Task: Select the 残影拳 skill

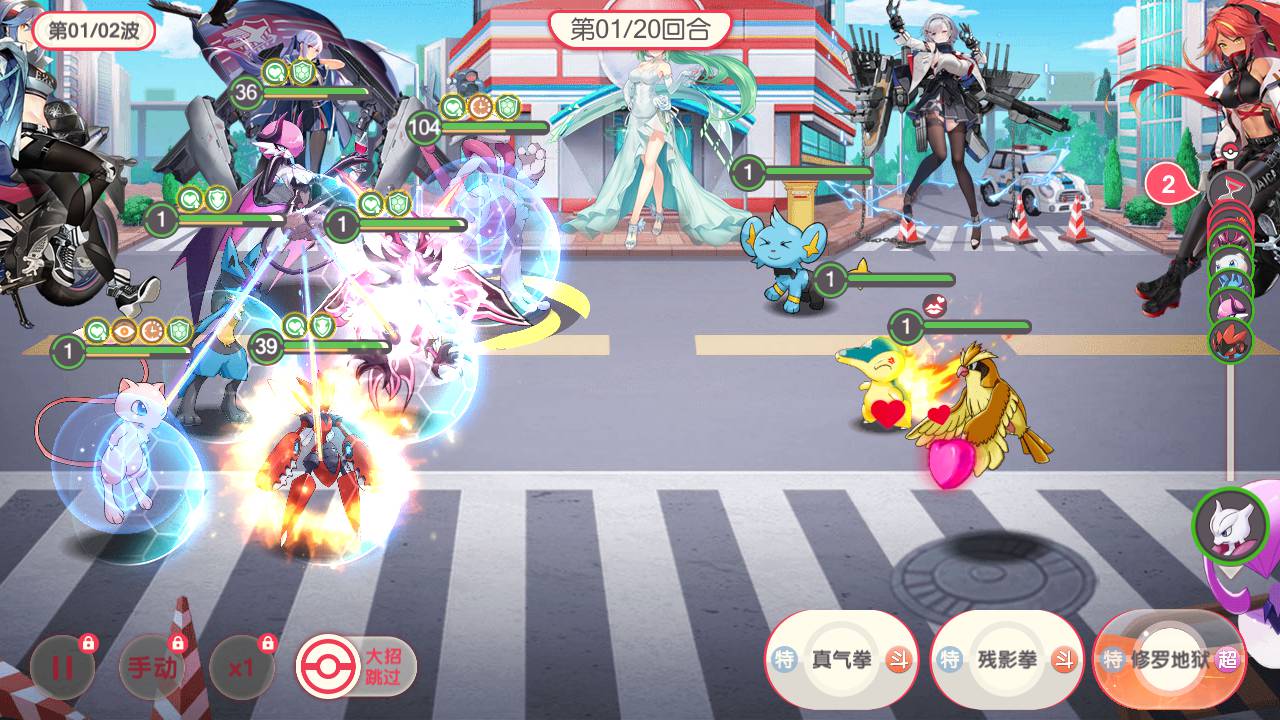Action: (x=1006, y=660)
